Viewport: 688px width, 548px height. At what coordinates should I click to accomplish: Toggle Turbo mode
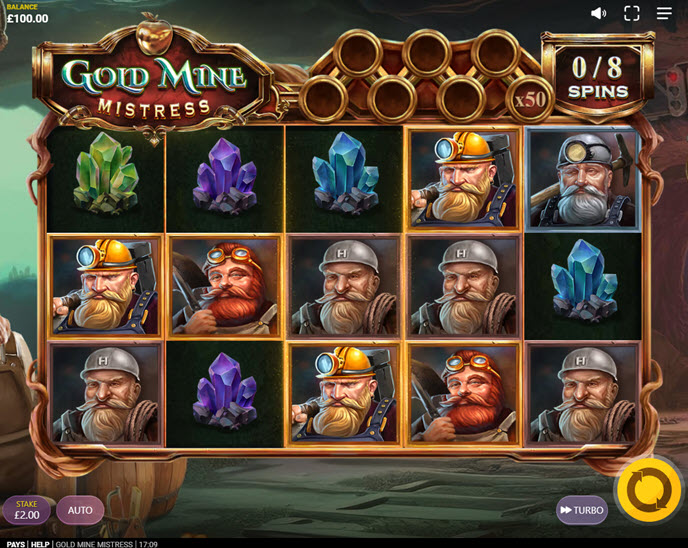(x=581, y=510)
